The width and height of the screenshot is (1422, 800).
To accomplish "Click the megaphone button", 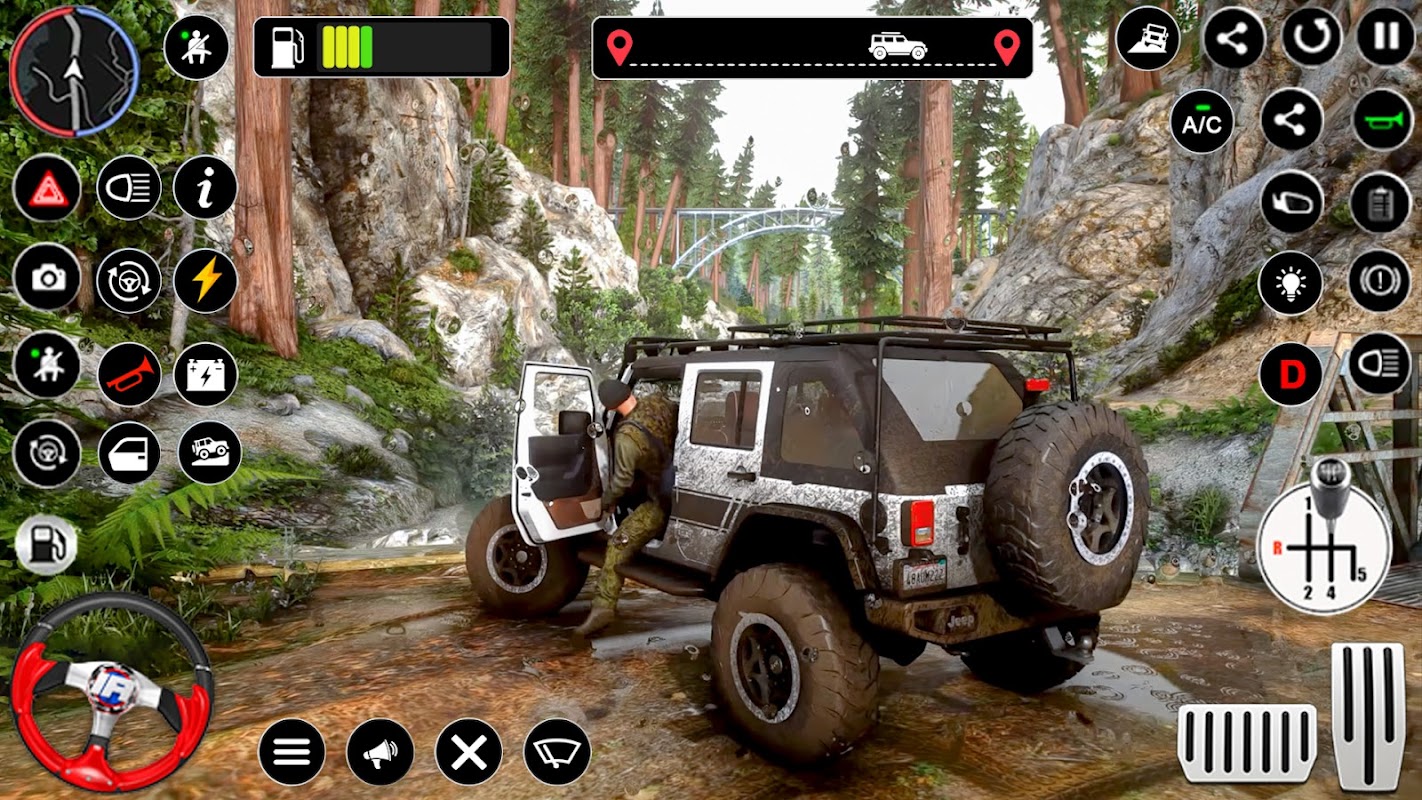I will [x=380, y=752].
